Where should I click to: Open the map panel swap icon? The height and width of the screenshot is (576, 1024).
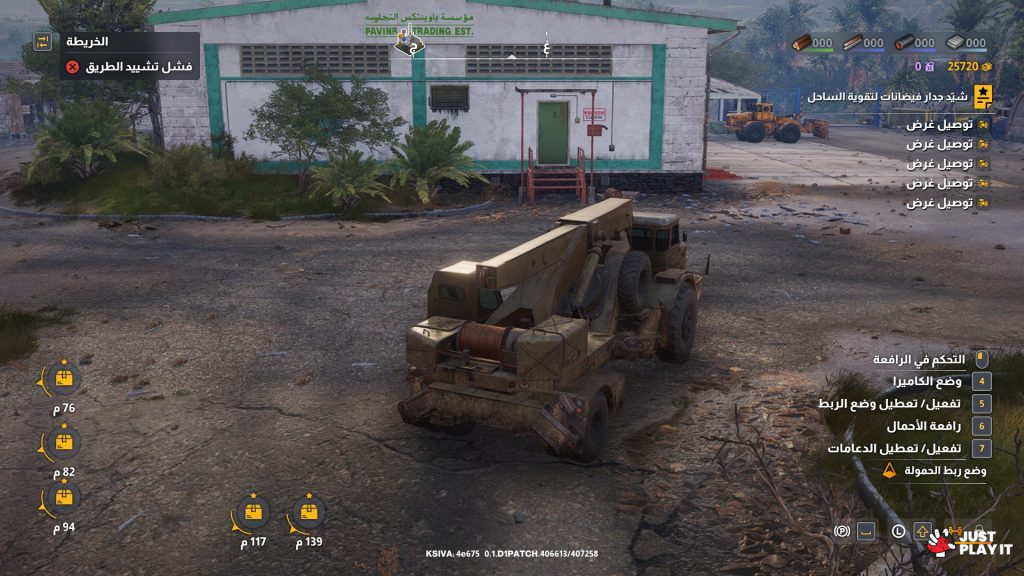[43, 42]
